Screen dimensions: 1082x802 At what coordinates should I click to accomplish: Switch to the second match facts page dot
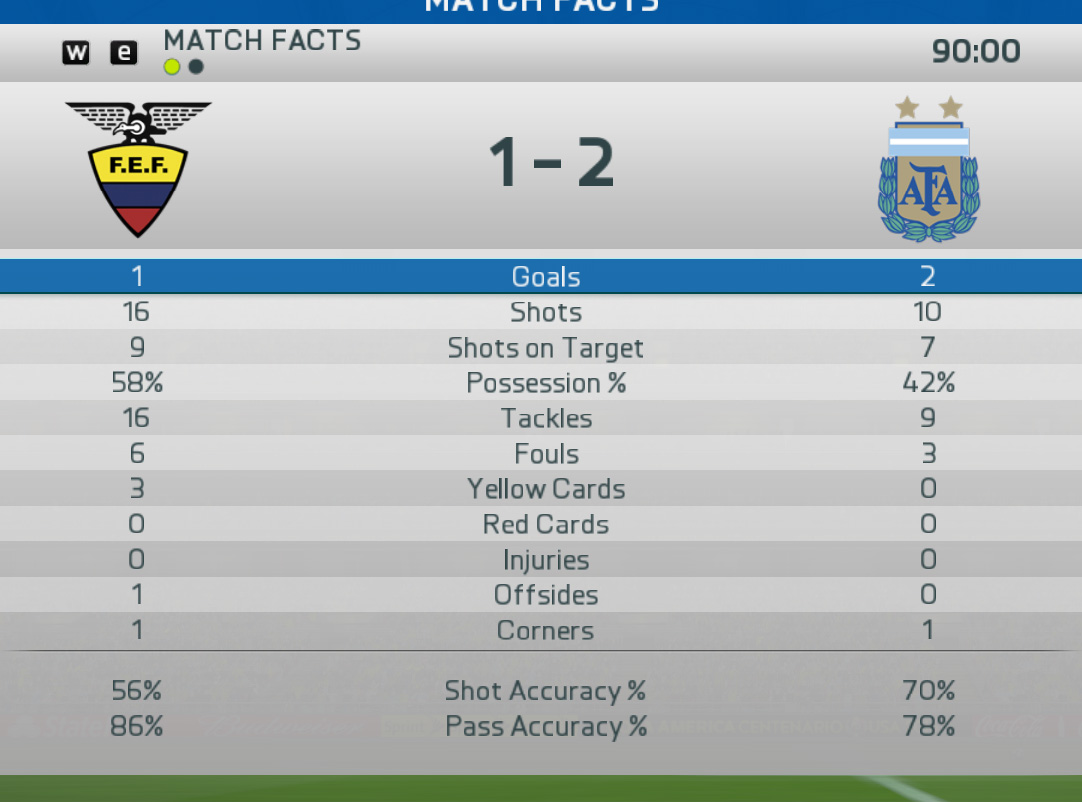point(196,67)
